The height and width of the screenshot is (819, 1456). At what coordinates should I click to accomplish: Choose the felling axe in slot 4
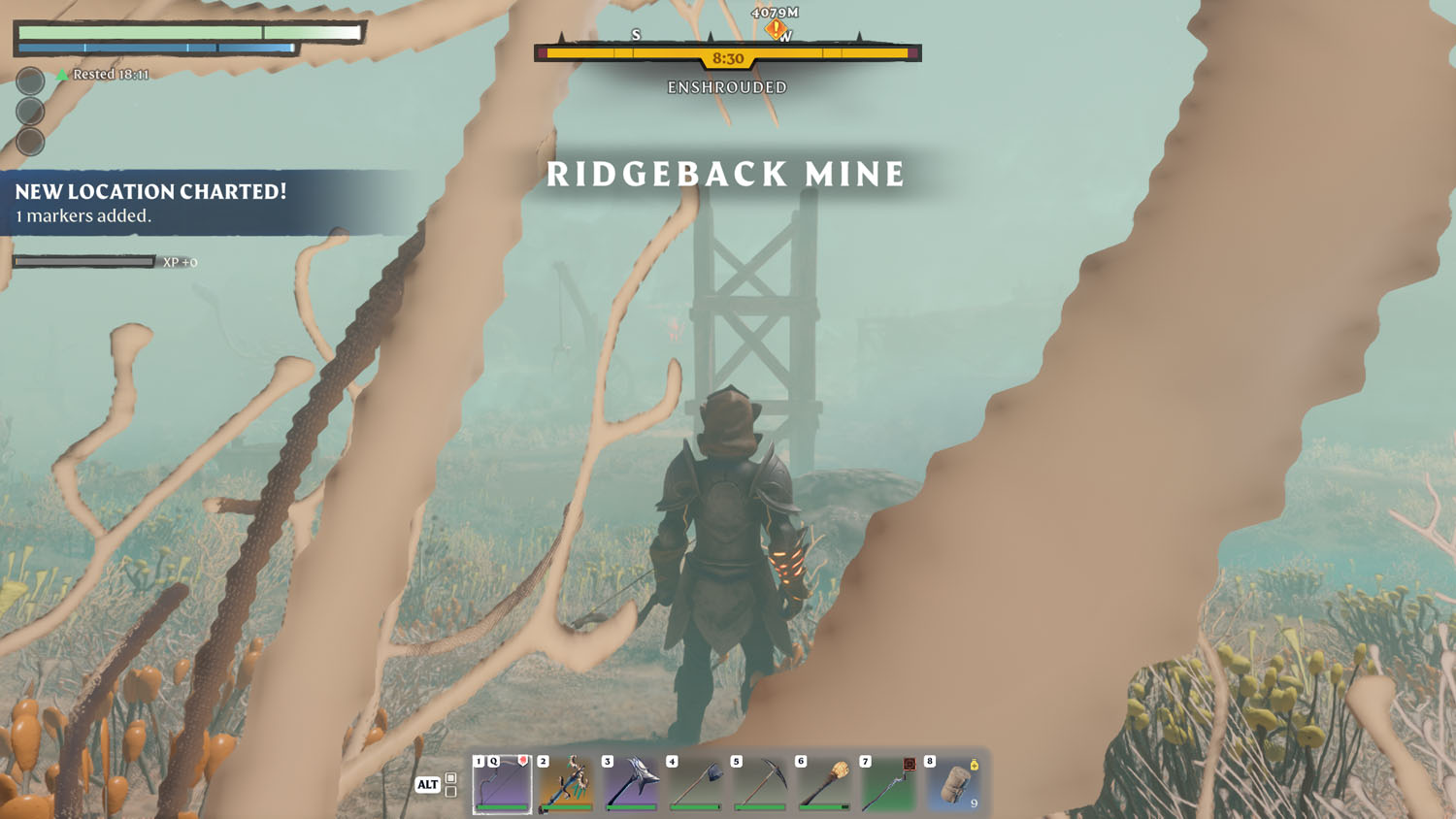(696, 784)
